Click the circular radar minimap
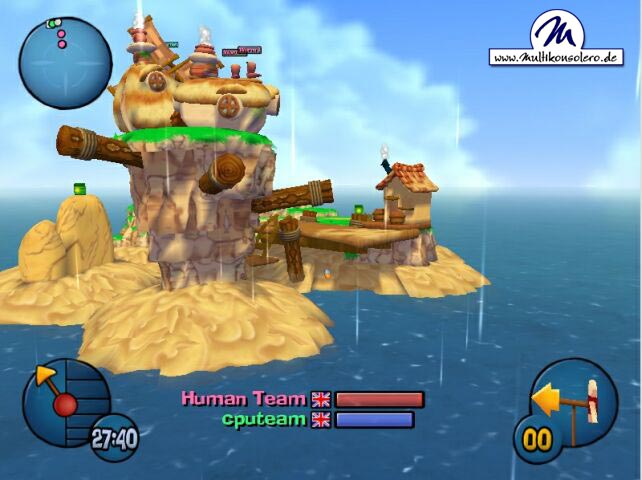This screenshot has width=642, height=480. (x=65, y=62)
